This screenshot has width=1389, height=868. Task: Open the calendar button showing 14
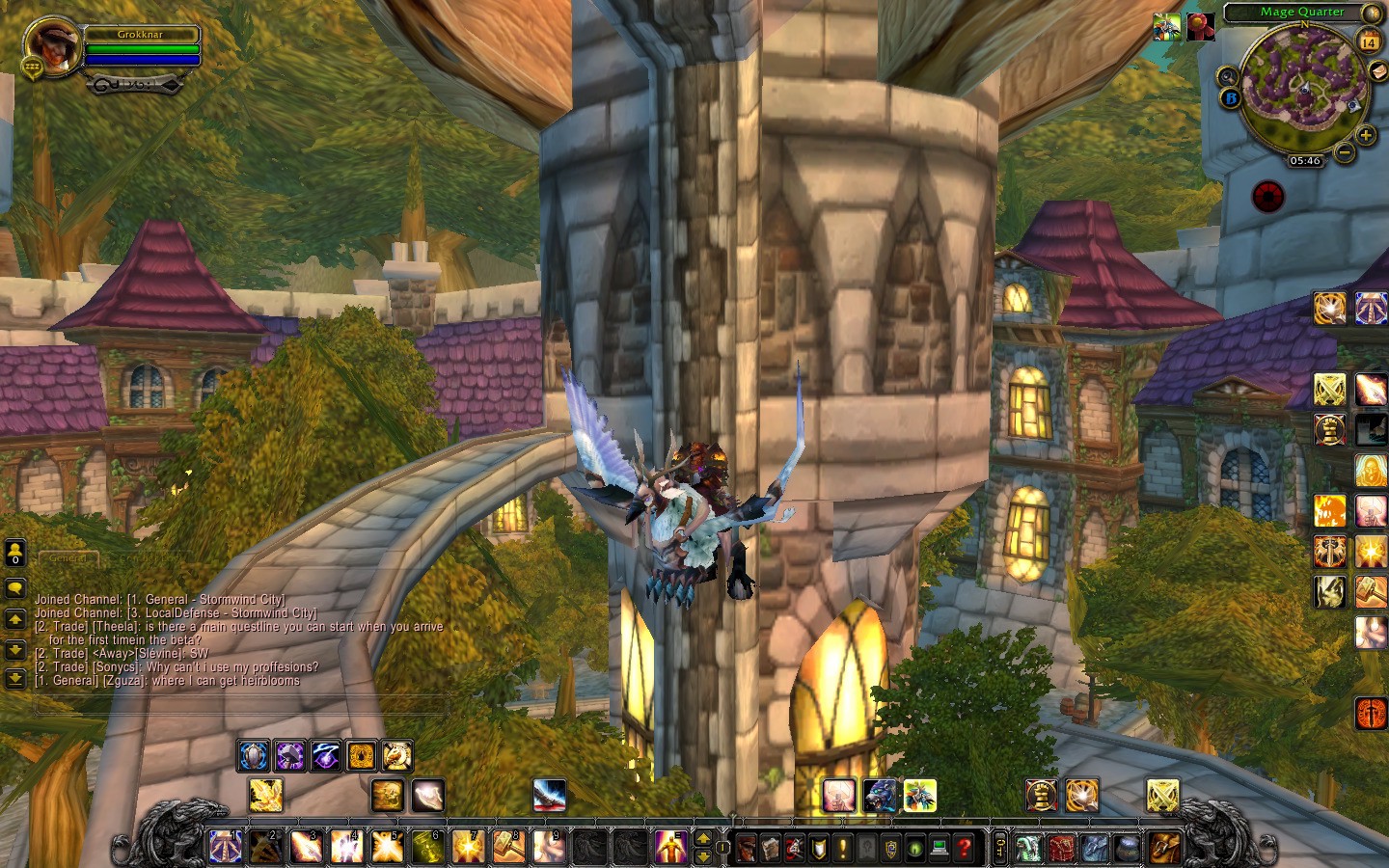1368,41
